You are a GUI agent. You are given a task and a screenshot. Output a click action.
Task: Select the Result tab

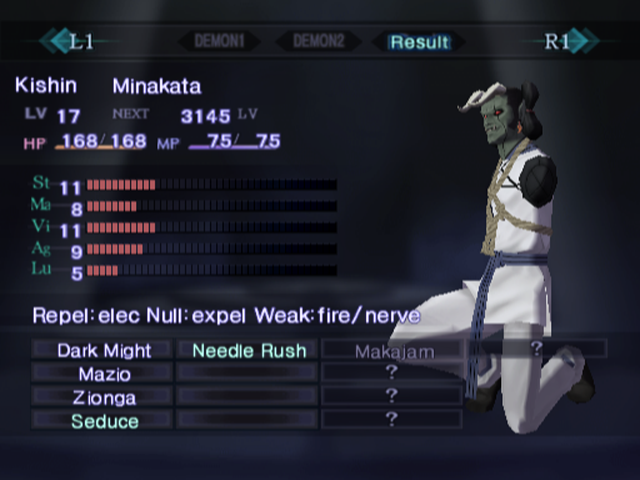(x=420, y=42)
